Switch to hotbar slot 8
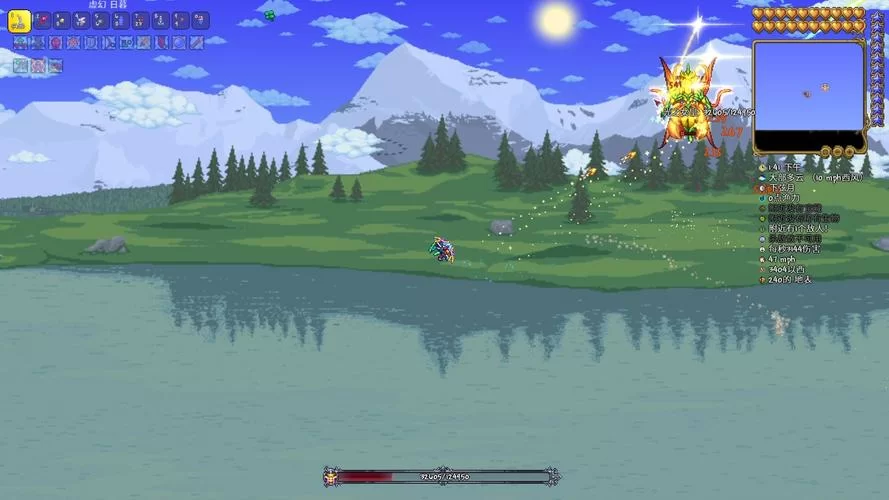Screen dimensions: 889x500 (x=161, y=21)
